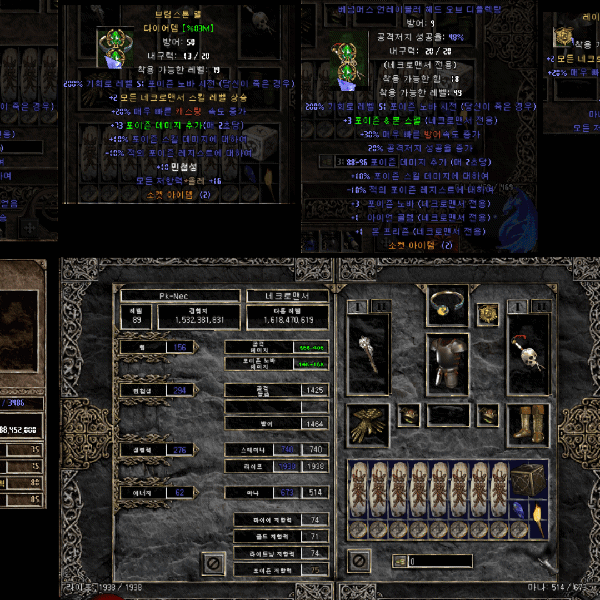Image resolution: width=600 pixels, height=600 pixels.
Task: Pick the blue gem in the inventory
Action: click(x=516, y=511)
